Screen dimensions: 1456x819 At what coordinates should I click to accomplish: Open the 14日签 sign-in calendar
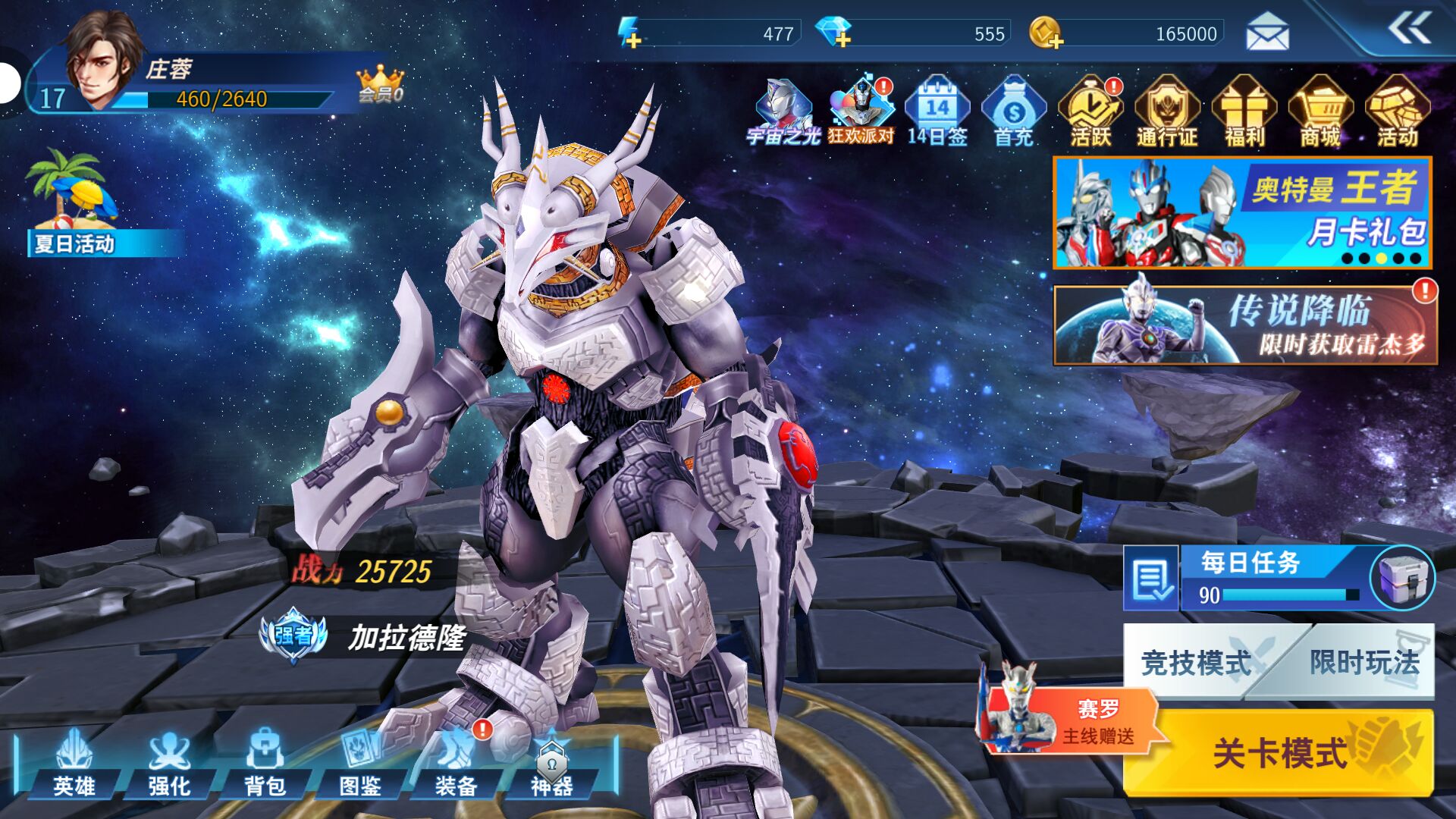coord(937,111)
